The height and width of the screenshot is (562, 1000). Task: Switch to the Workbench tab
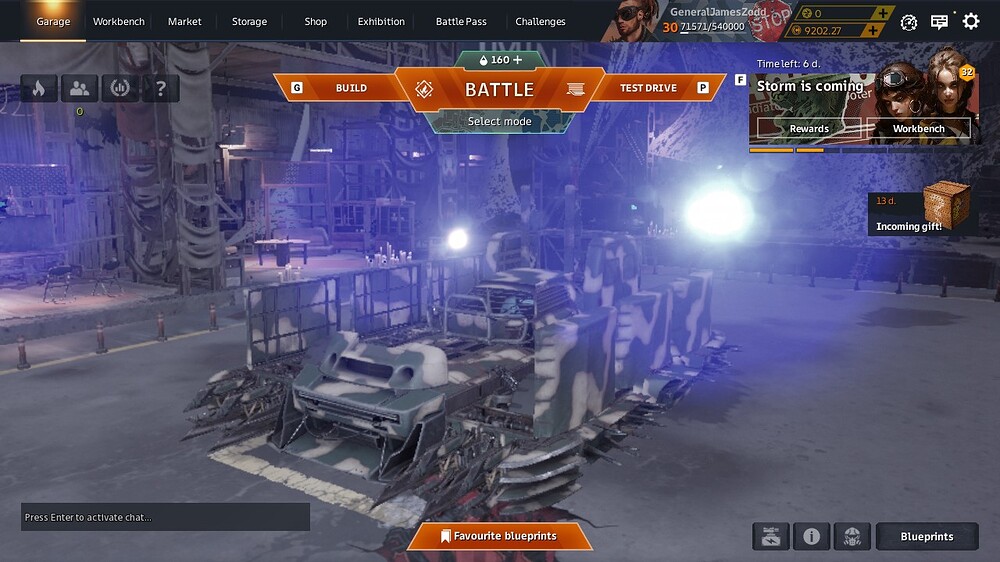(x=119, y=21)
